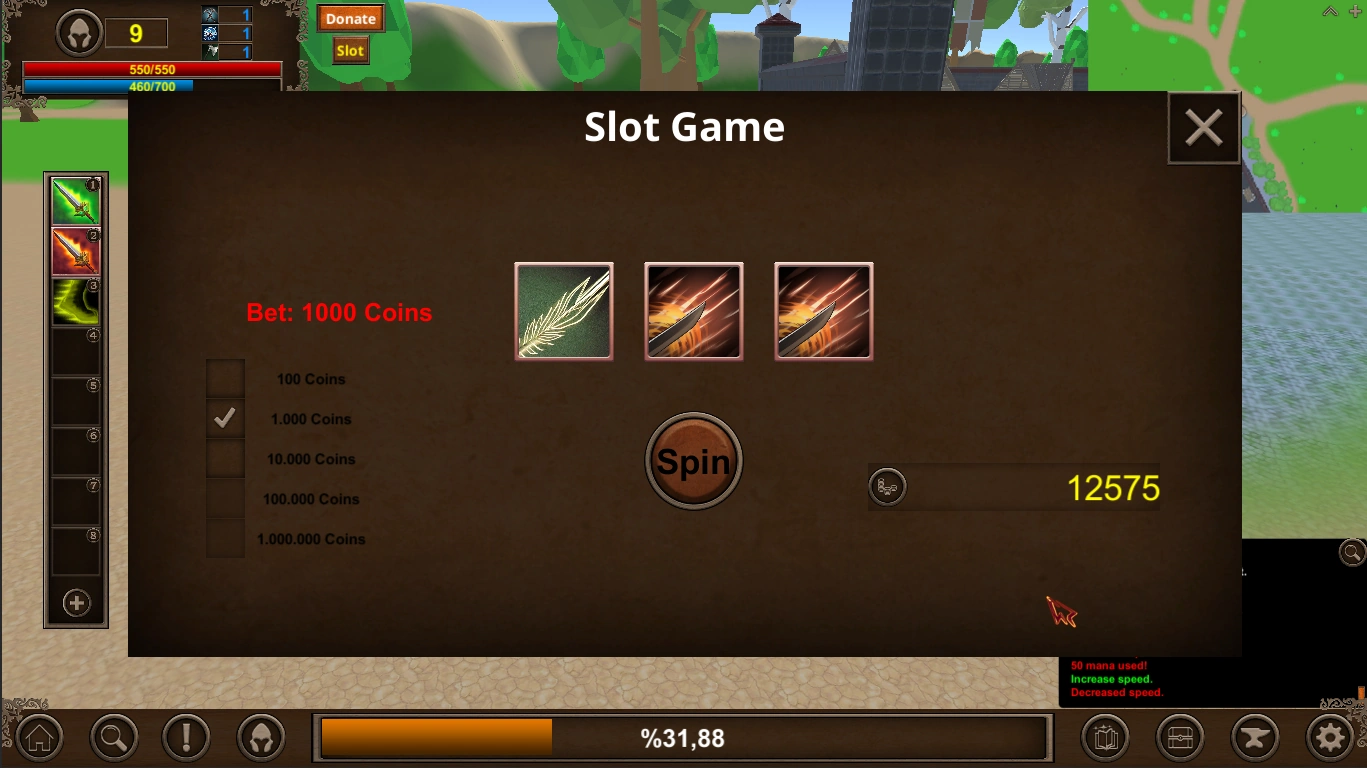Check the 10.000 Coins bet option
1367x768 pixels.
(225, 458)
